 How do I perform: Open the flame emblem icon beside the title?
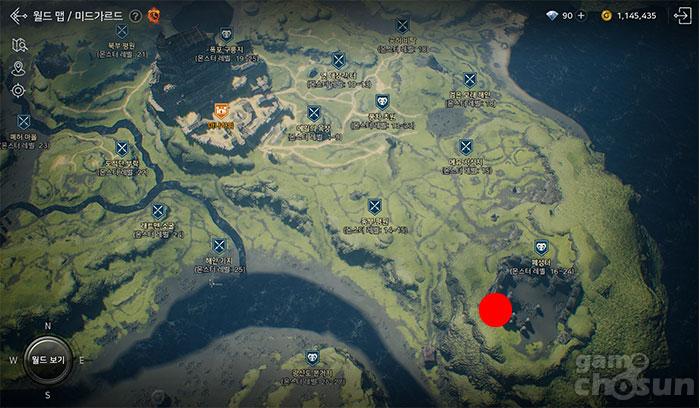tap(153, 16)
